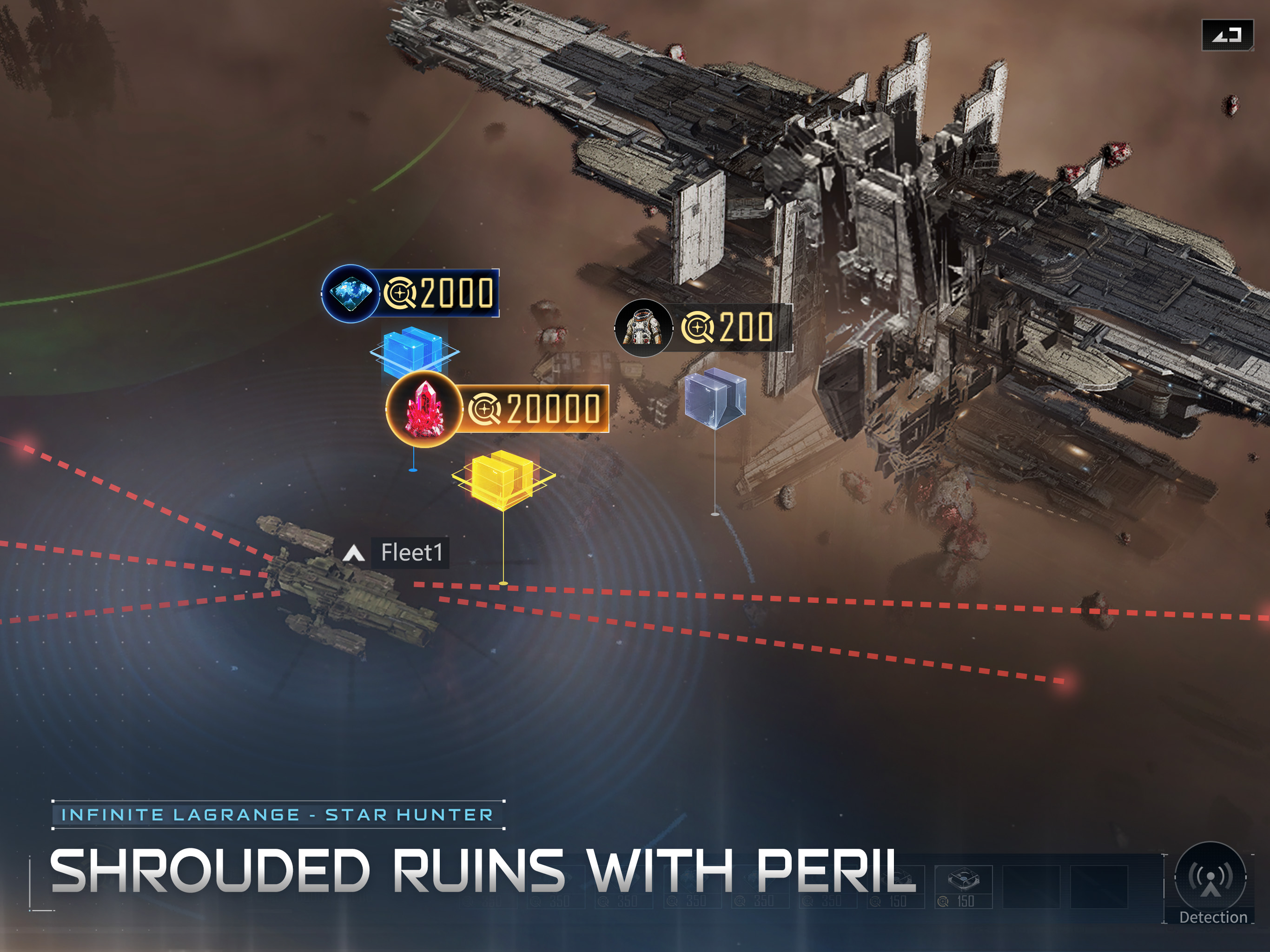Select the Fleet1 fleet label

click(410, 553)
